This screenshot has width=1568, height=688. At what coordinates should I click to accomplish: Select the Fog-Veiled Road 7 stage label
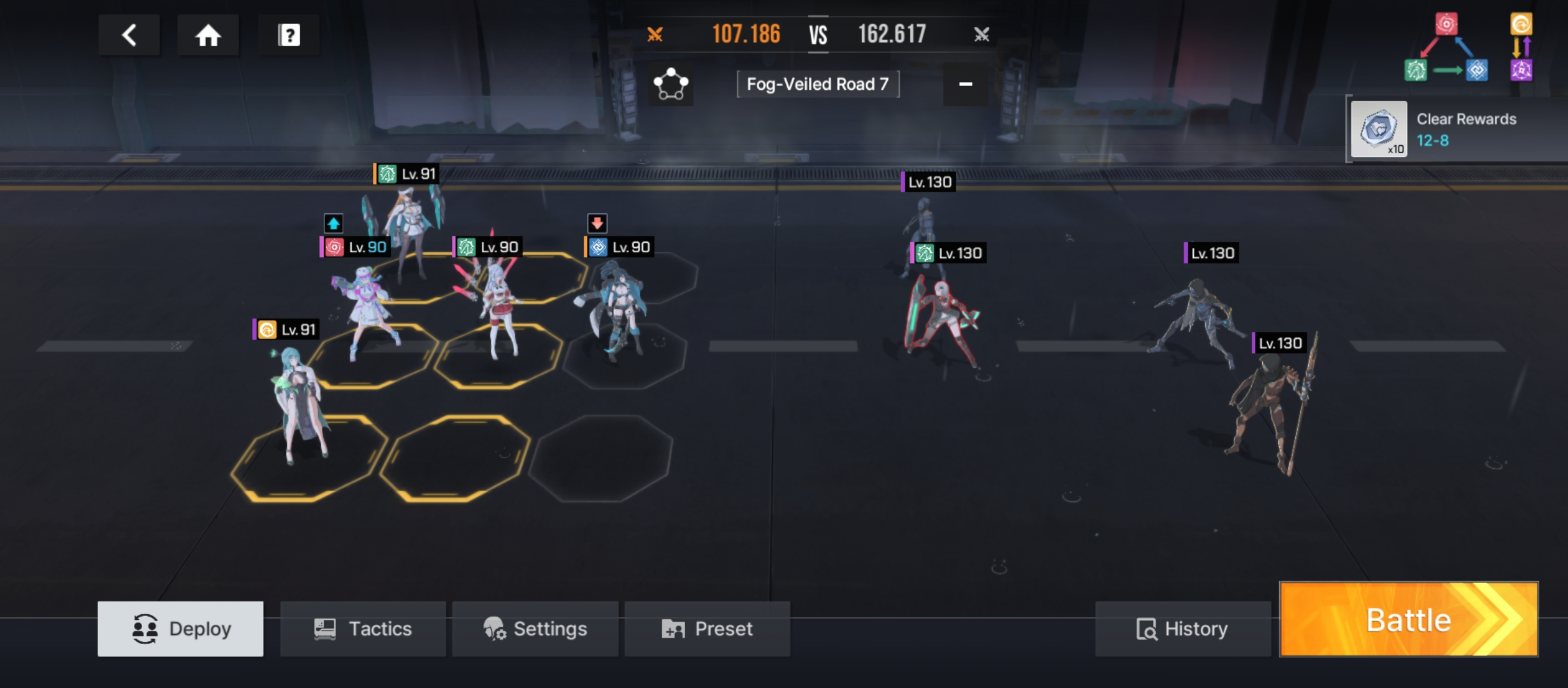817,84
